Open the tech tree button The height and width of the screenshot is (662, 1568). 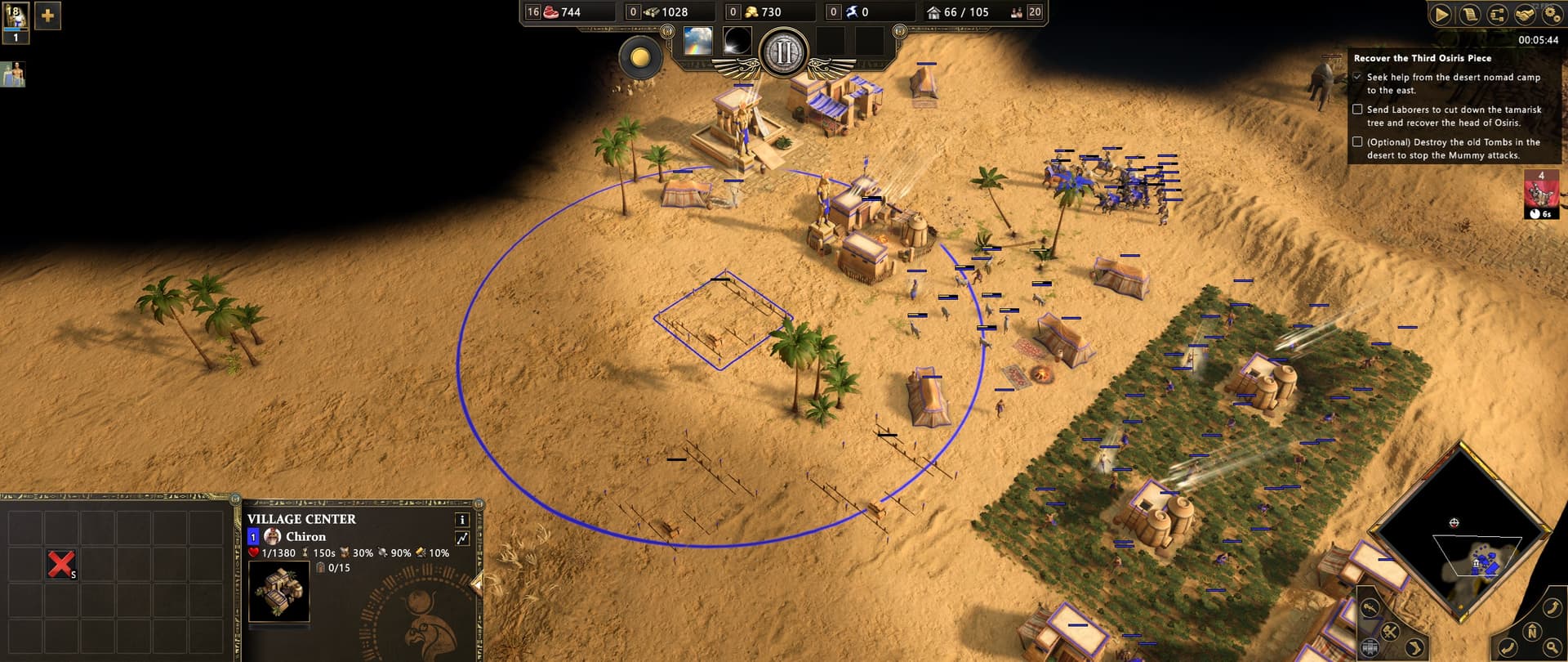pyautogui.click(x=1497, y=15)
